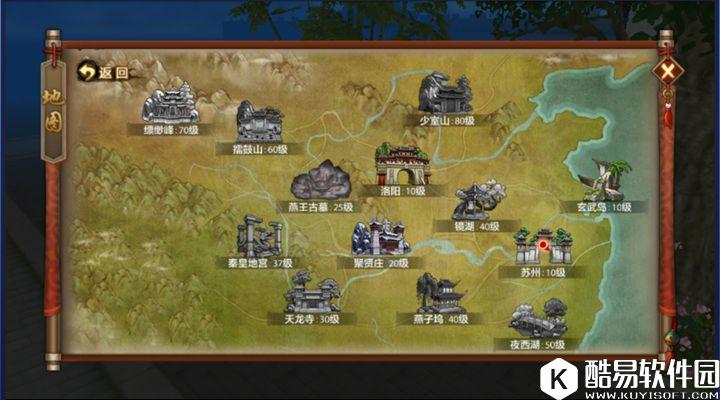
Task: Select 秦皇地宫 level 37 dungeon
Action: (258, 242)
